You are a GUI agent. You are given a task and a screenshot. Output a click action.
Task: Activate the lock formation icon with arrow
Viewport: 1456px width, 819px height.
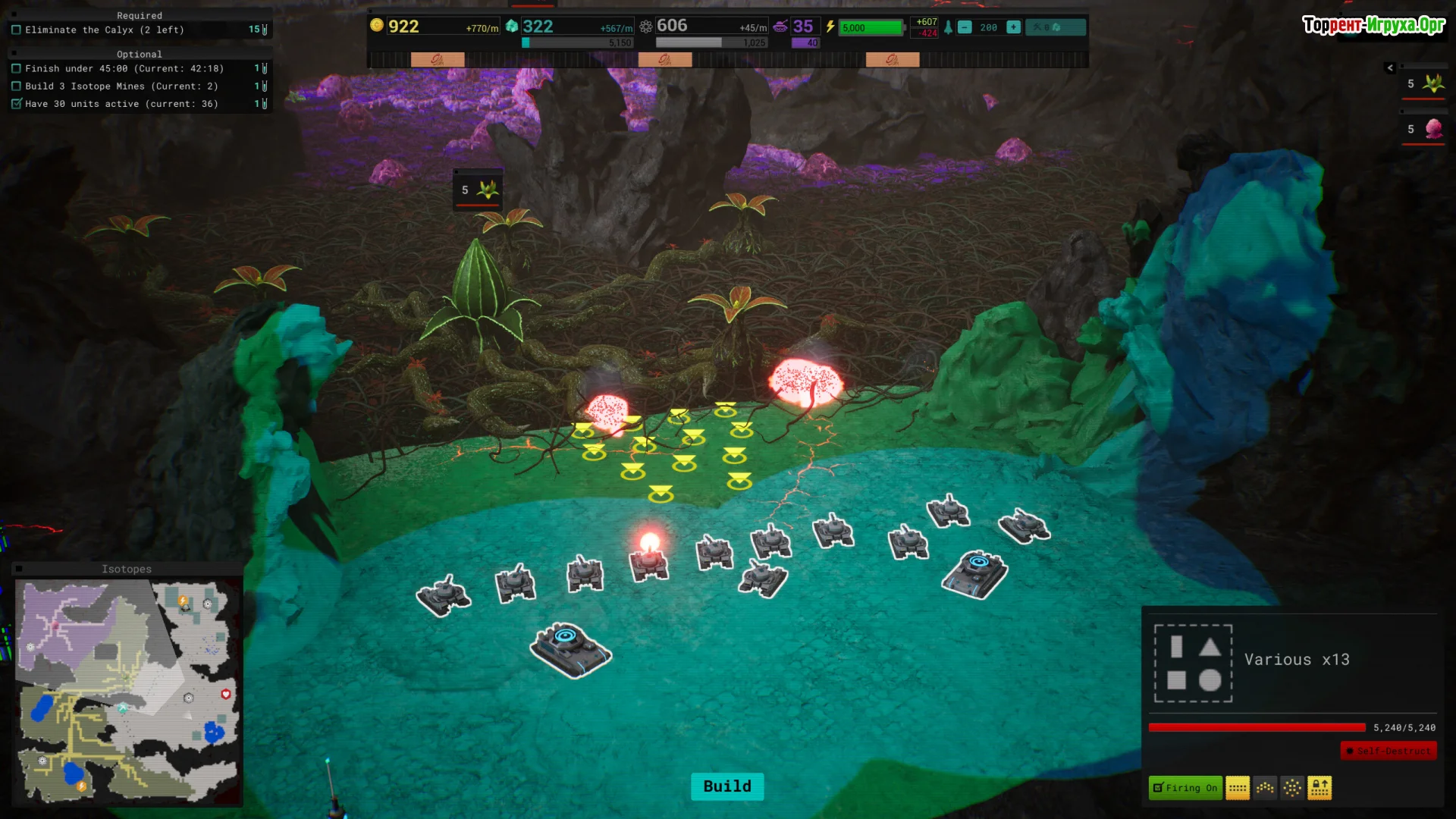point(1319,788)
